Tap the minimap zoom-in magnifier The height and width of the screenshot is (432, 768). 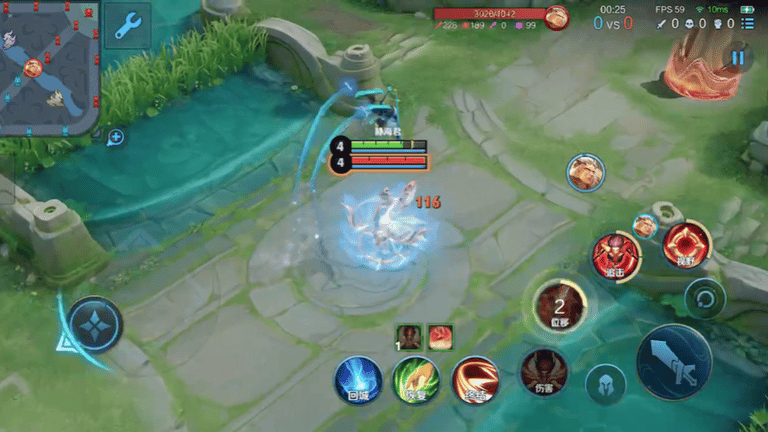(116, 137)
